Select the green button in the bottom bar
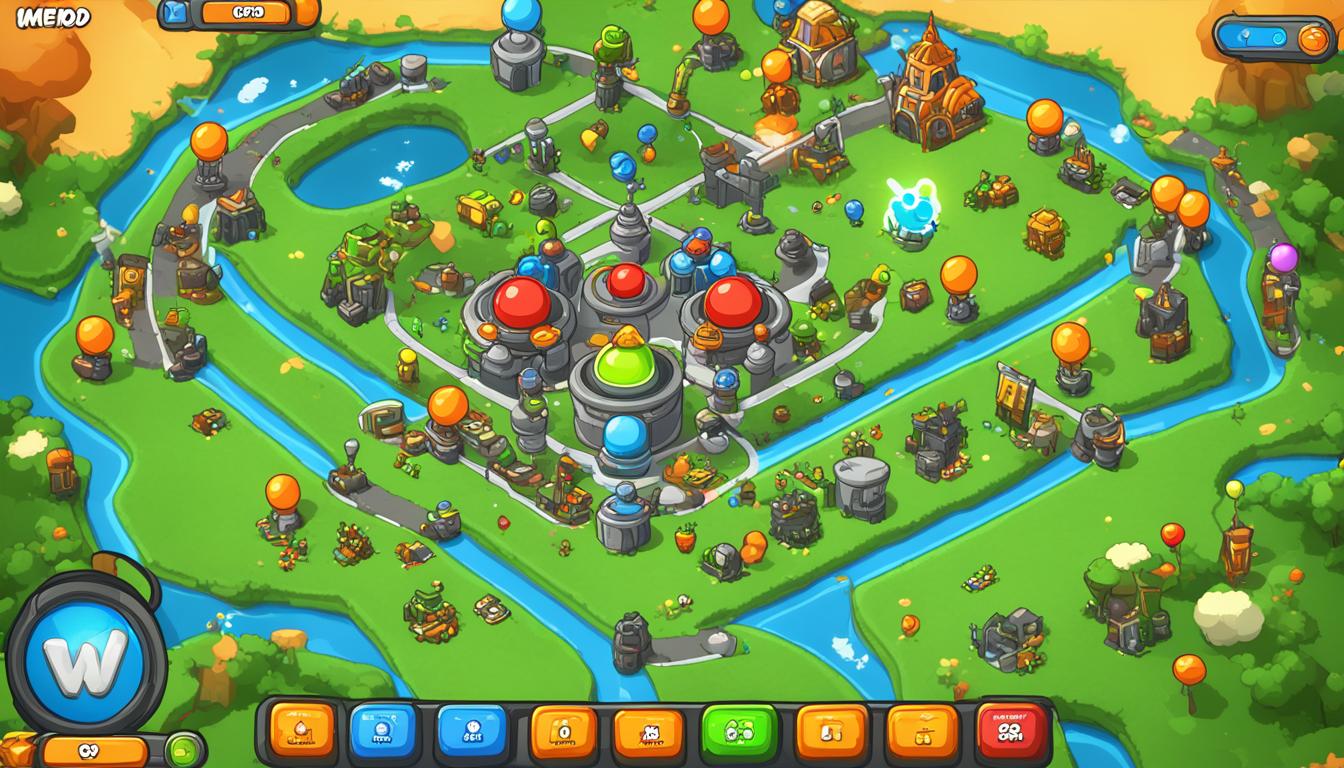Image resolution: width=1344 pixels, height=768 pixels. [740, 733]
